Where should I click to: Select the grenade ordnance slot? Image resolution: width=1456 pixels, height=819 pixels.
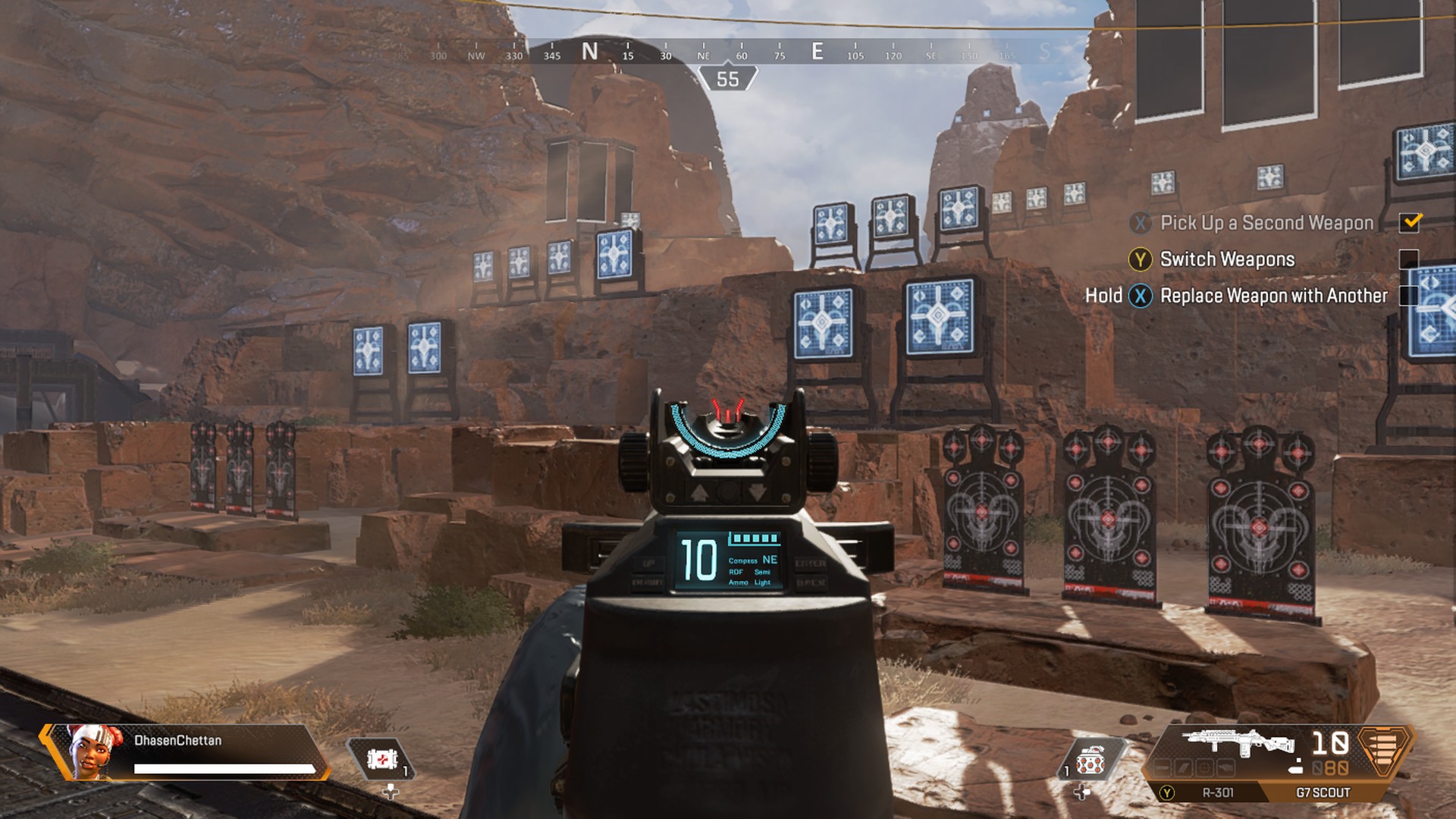(1090, 761)
